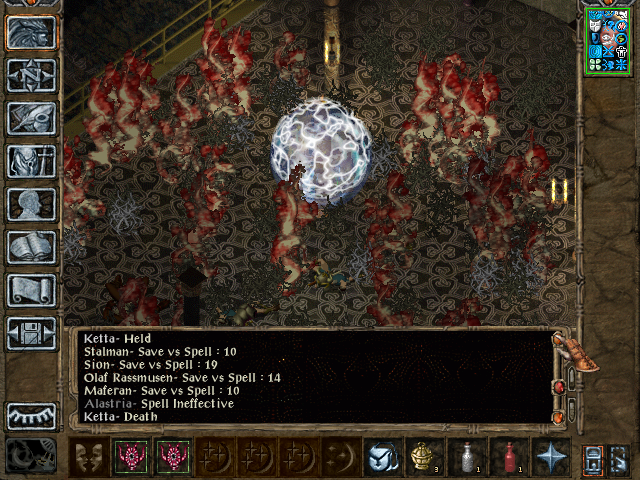Screen dimensions: 640x480
Task: Return to game with the top face button
Action: tap(31, 32)
